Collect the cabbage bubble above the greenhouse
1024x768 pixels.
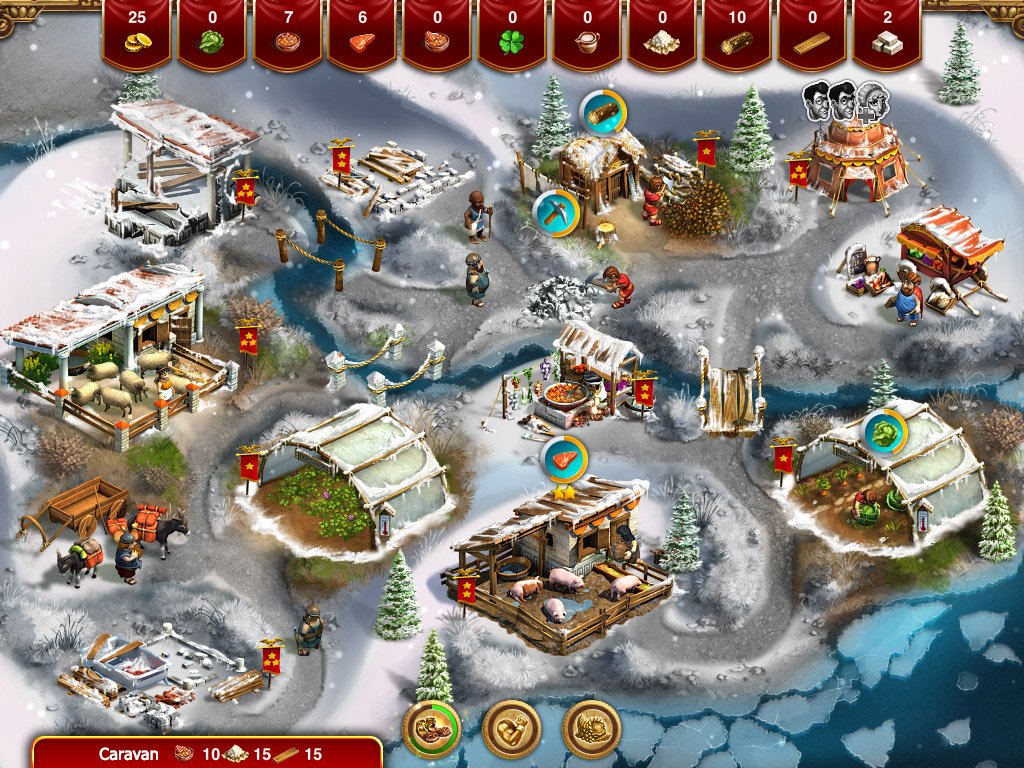[885, 431]
